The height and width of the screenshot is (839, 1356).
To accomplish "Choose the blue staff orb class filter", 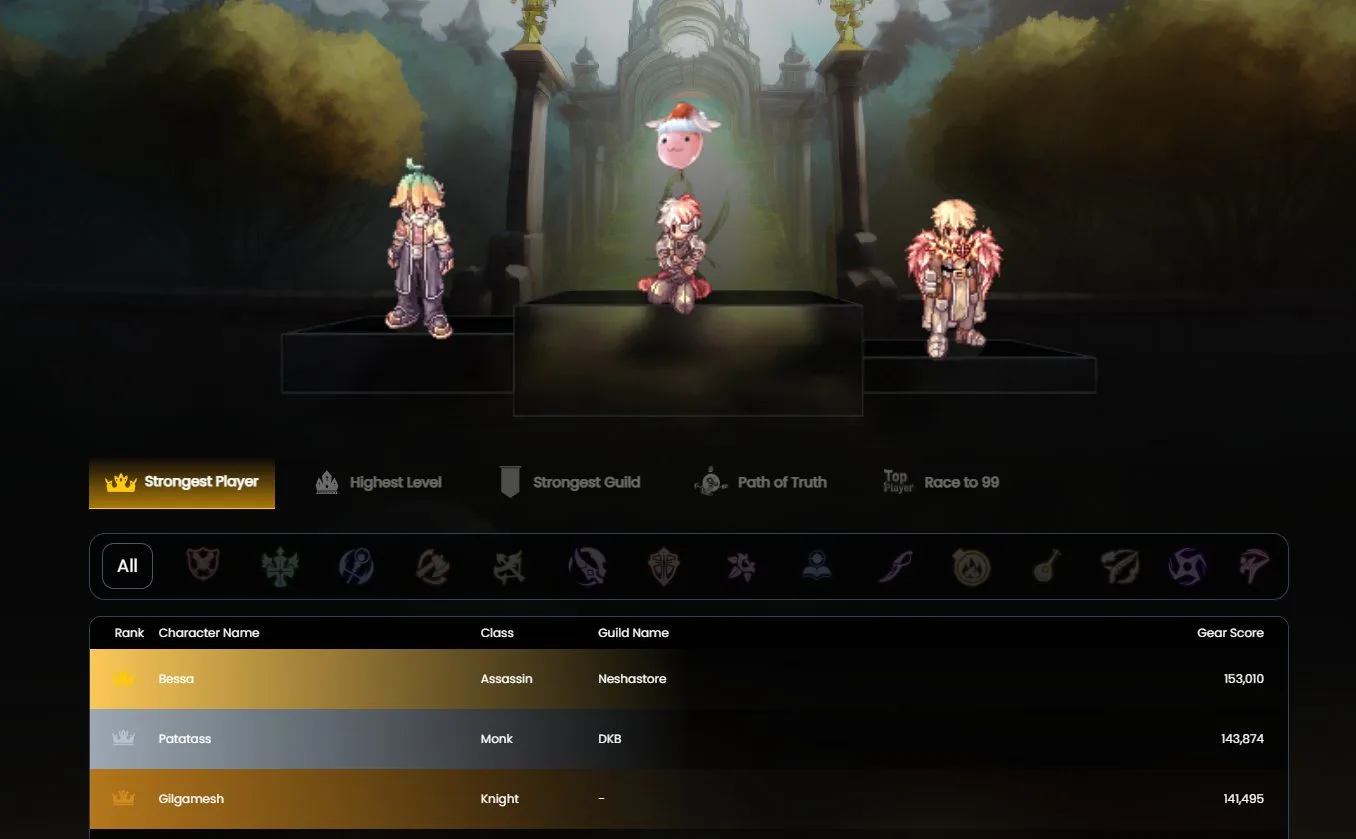I will click(356, 566).
